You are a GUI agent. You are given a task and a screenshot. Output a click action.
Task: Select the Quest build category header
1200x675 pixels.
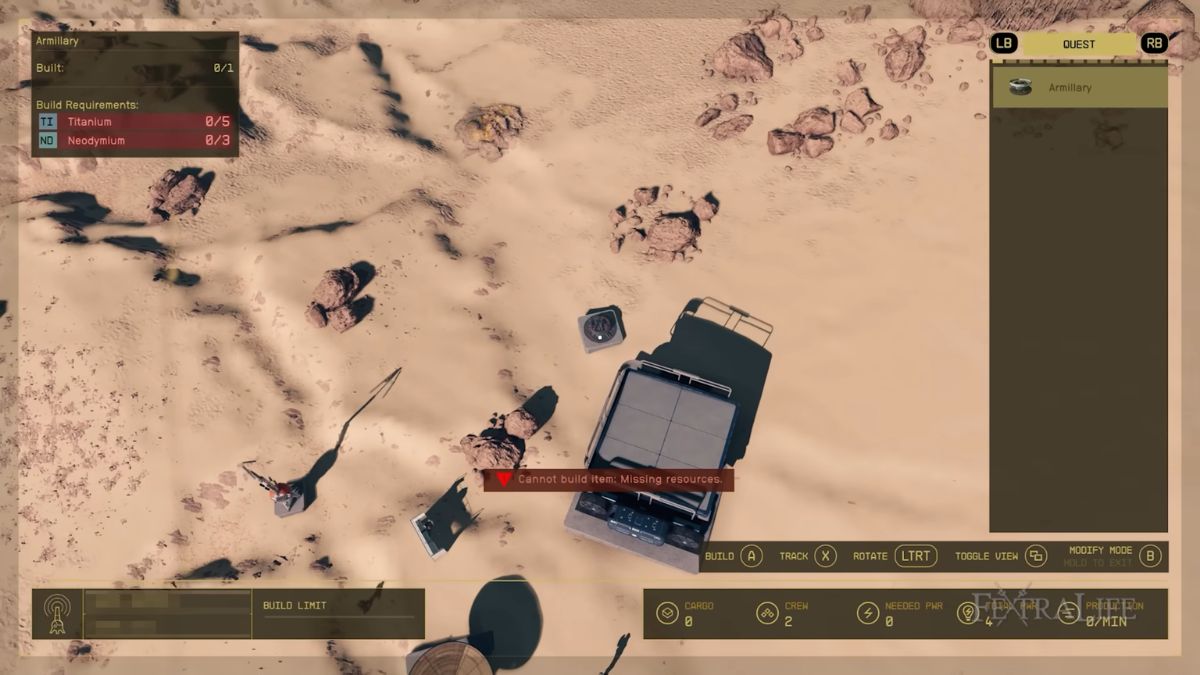(x=1078, y=44)
